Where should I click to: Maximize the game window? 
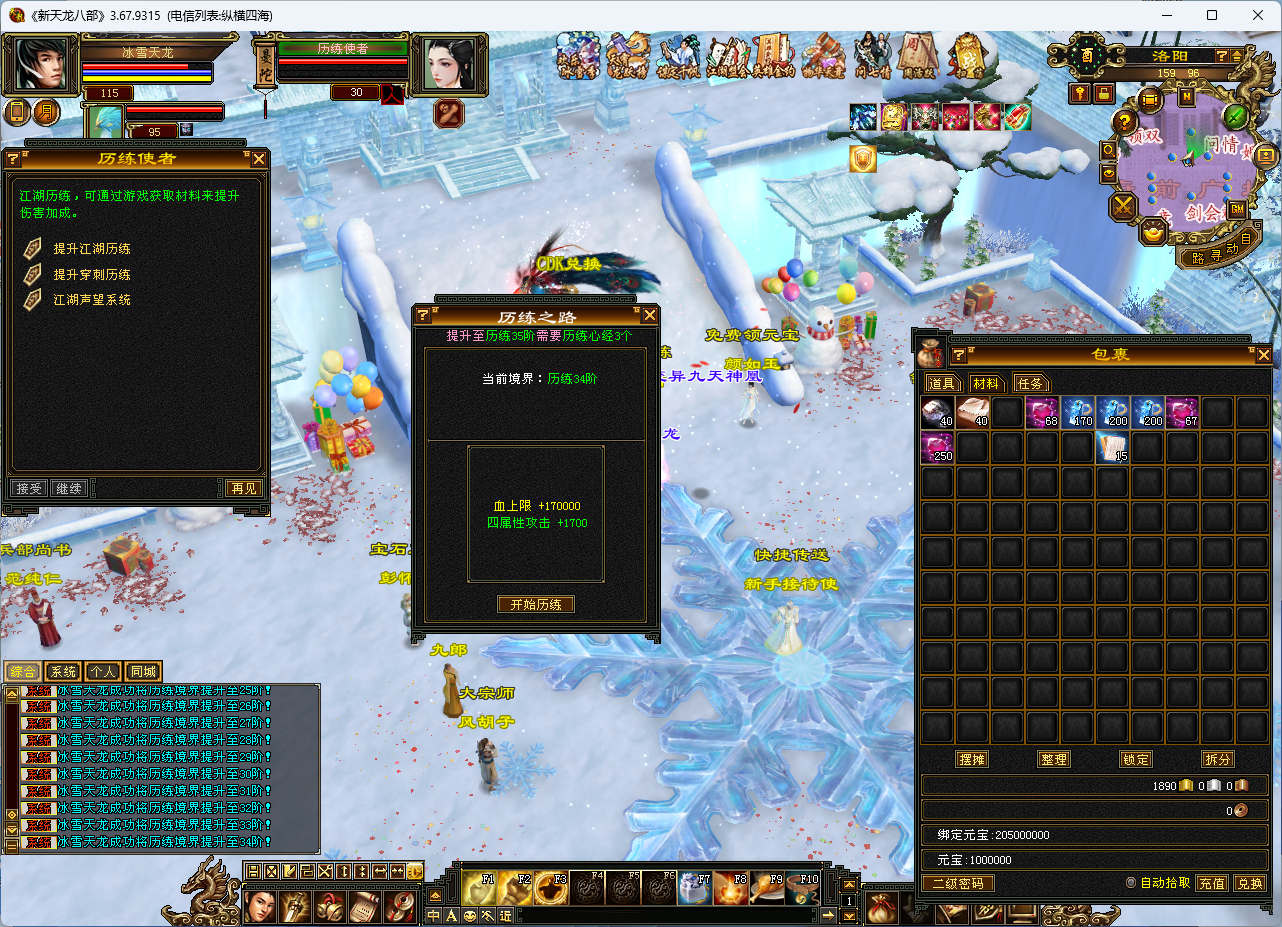tap(1212, 15)
